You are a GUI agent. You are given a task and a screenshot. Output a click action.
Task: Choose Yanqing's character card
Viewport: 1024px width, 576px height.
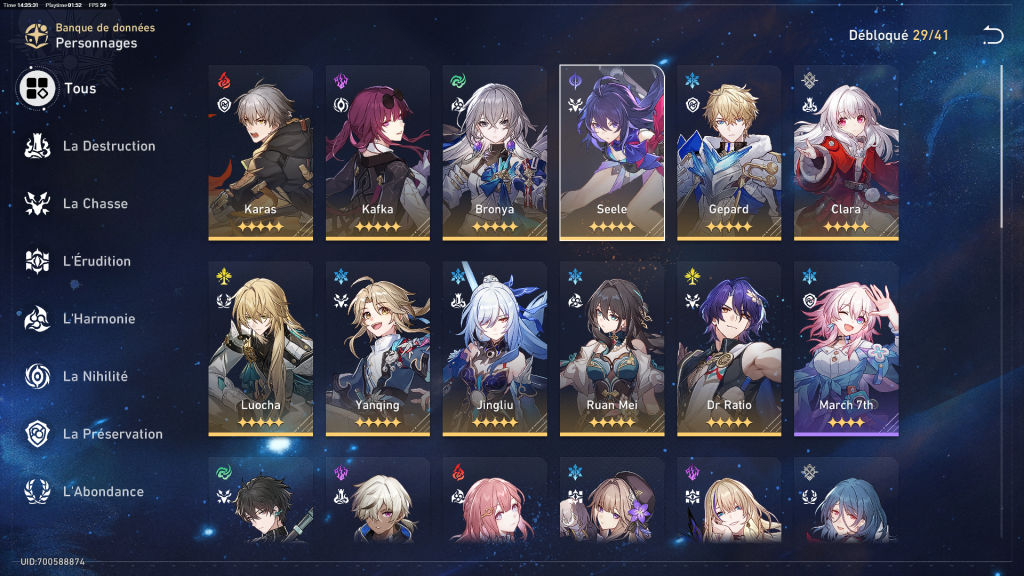tap(377, 348)
